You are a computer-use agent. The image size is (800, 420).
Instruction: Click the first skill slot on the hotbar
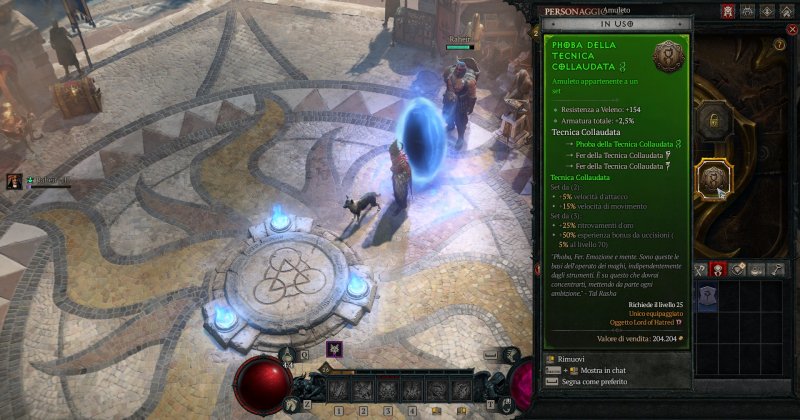pyautogui.click(x=339, y=388)
